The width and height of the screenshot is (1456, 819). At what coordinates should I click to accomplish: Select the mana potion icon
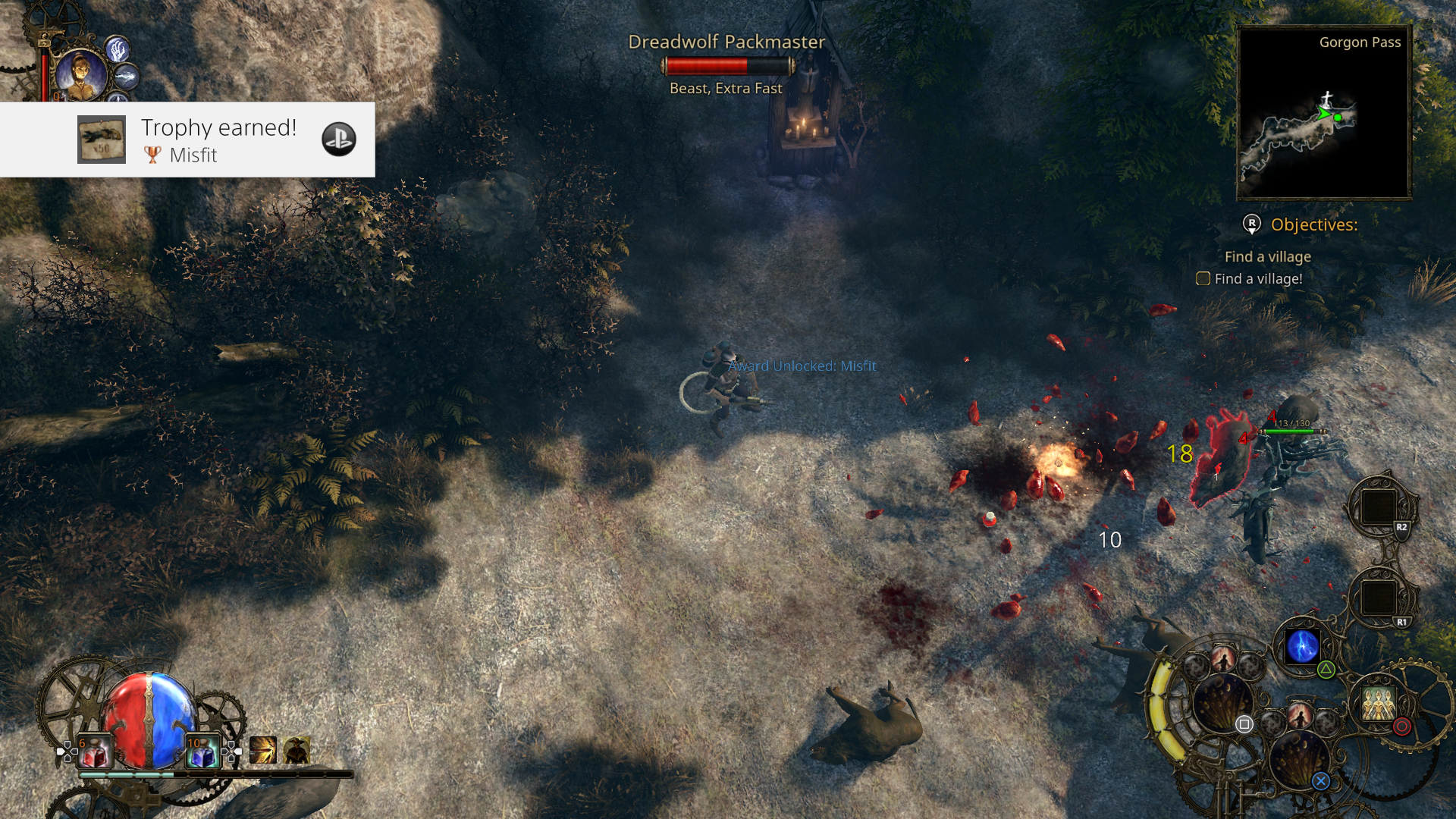click(204, 751)
